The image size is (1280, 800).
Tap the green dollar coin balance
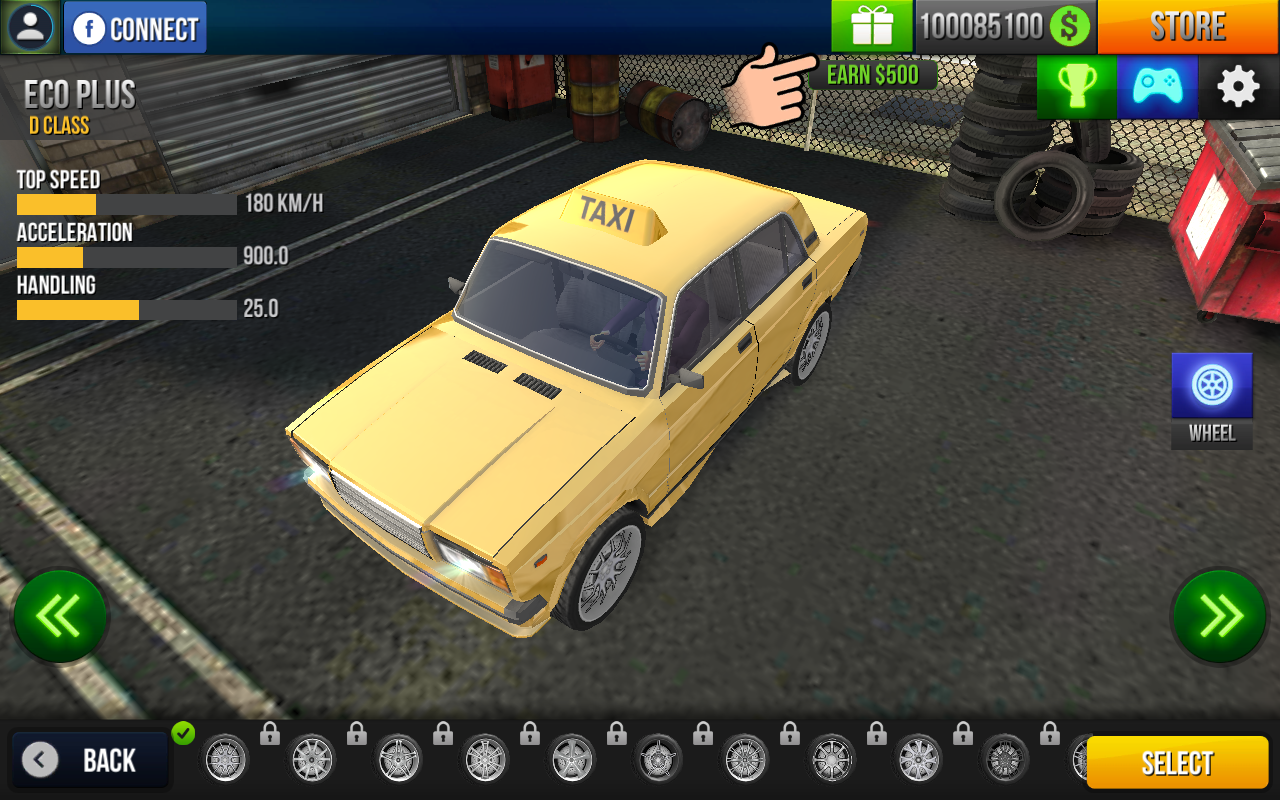click(x=1070, y=26)
